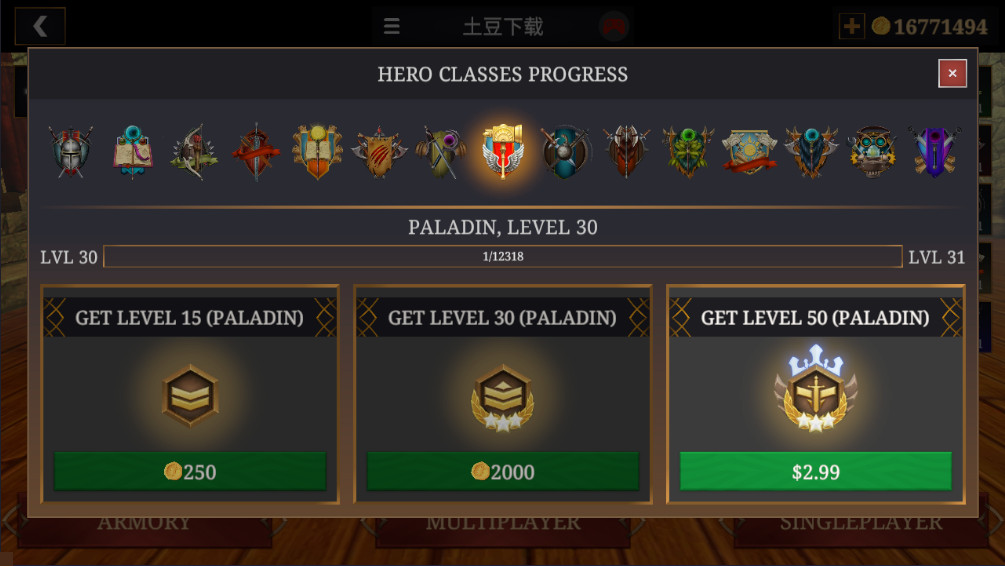Select the round teal shield class emblem

(565, 152)
